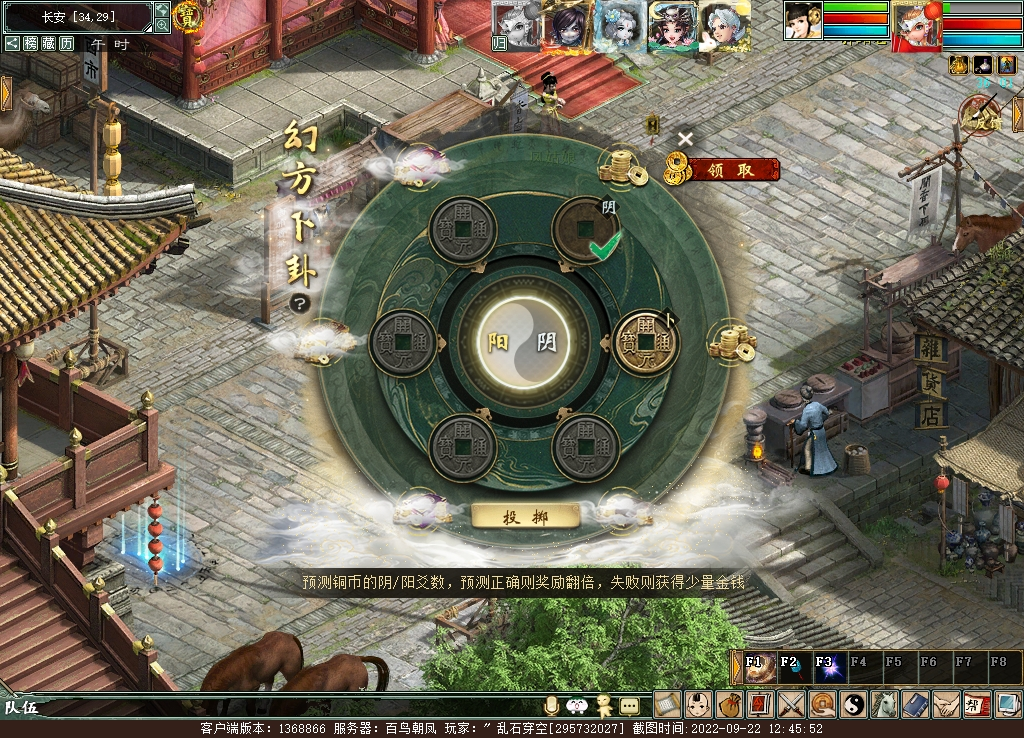Choose 阳 on the yin-yang disc

[x=499, y=342]
